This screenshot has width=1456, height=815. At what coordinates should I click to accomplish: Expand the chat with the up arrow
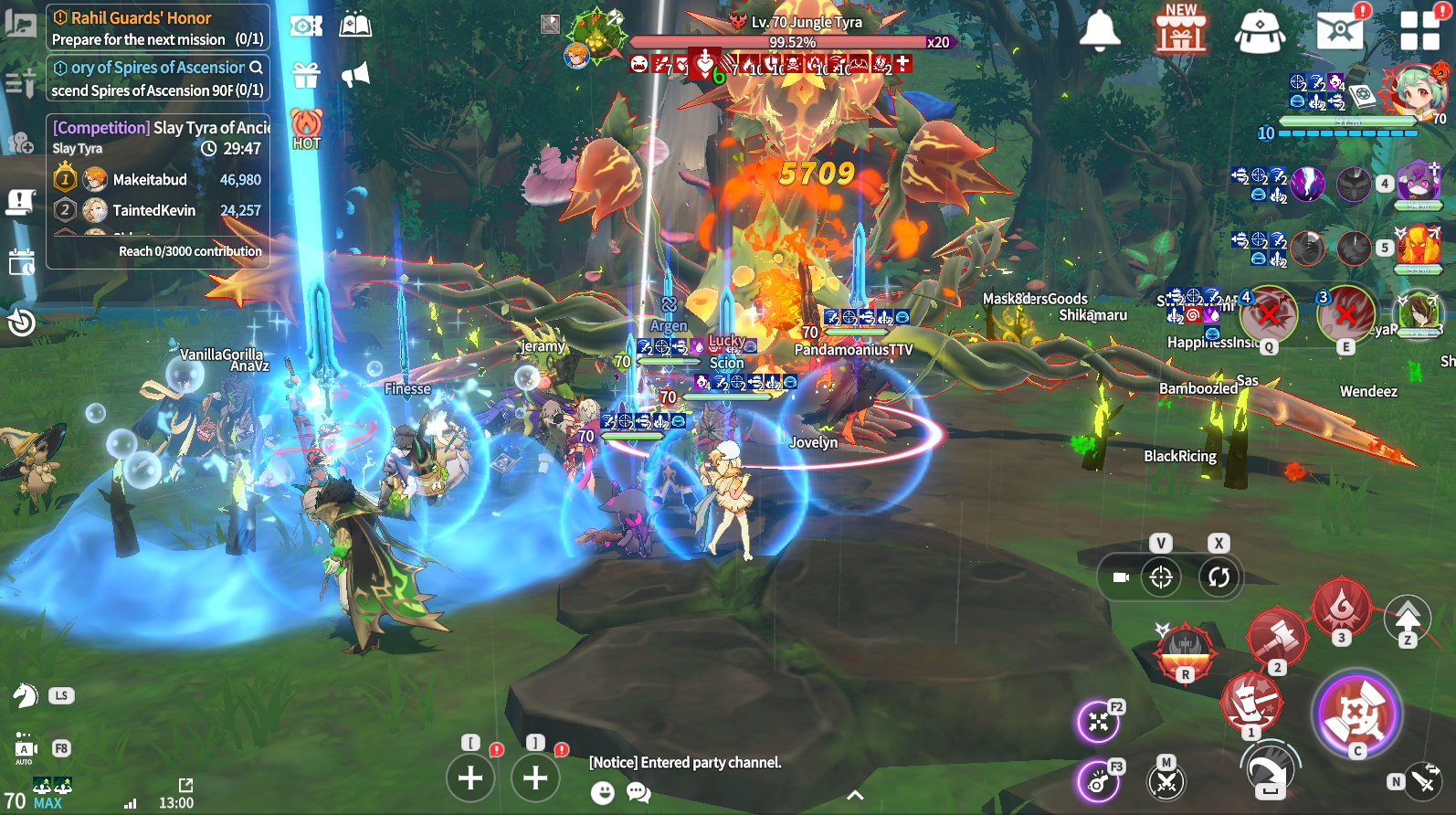tap(855, 795)
